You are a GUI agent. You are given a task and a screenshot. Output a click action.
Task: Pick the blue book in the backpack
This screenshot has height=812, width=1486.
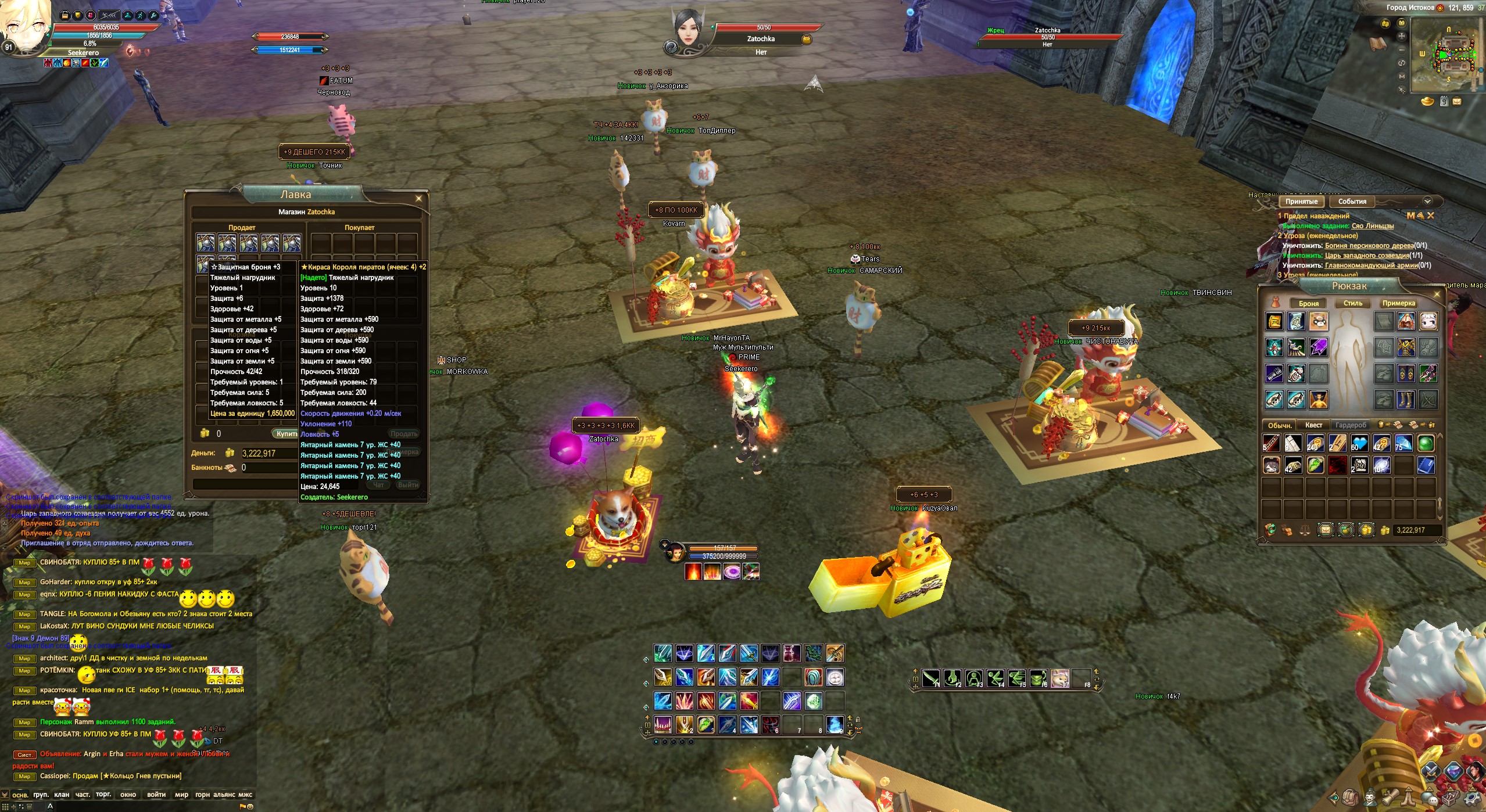pos(1426,465)
